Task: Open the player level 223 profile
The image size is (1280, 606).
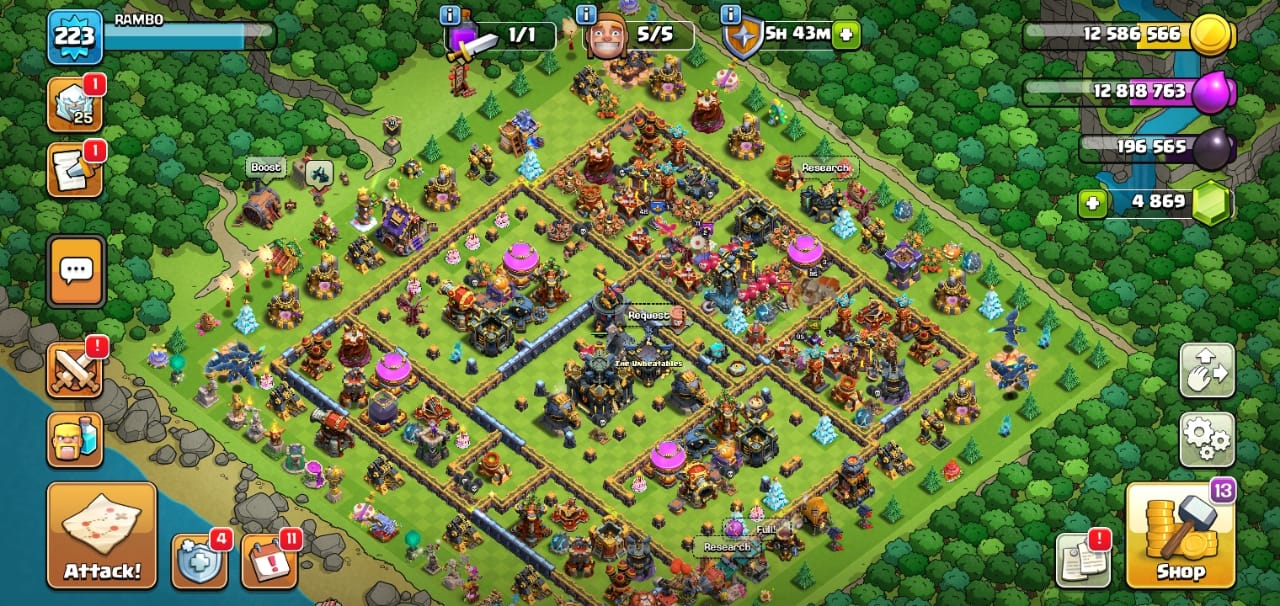Action: coord(75,37)
